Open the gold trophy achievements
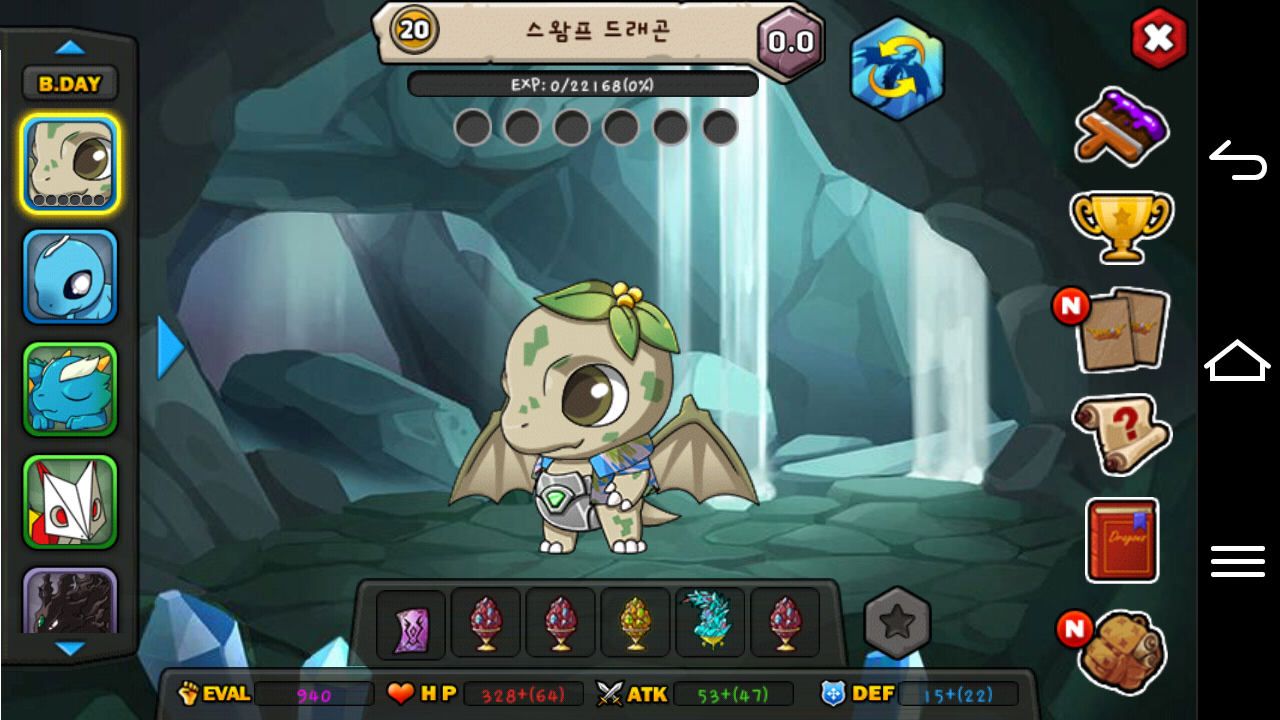The height and width of the screenshot is (720, 1280). [x=1121, y=225]
